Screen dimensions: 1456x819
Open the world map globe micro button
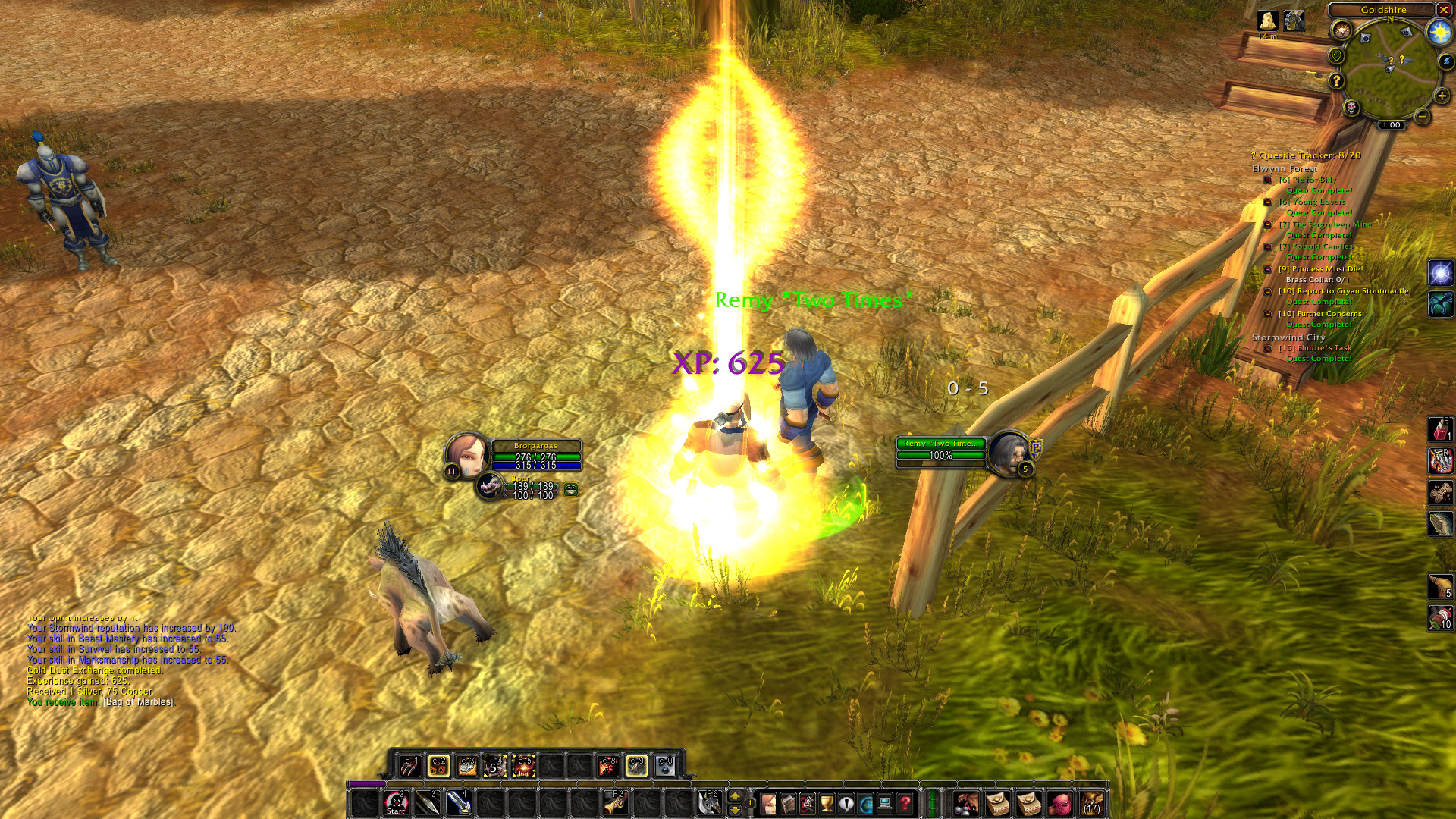click(865, 803)
